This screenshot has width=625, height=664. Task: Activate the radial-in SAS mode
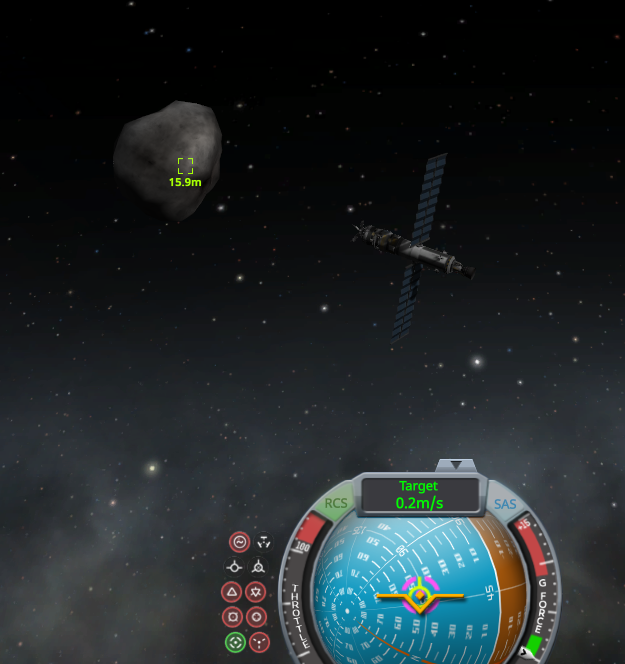click(x=231, y=617)
